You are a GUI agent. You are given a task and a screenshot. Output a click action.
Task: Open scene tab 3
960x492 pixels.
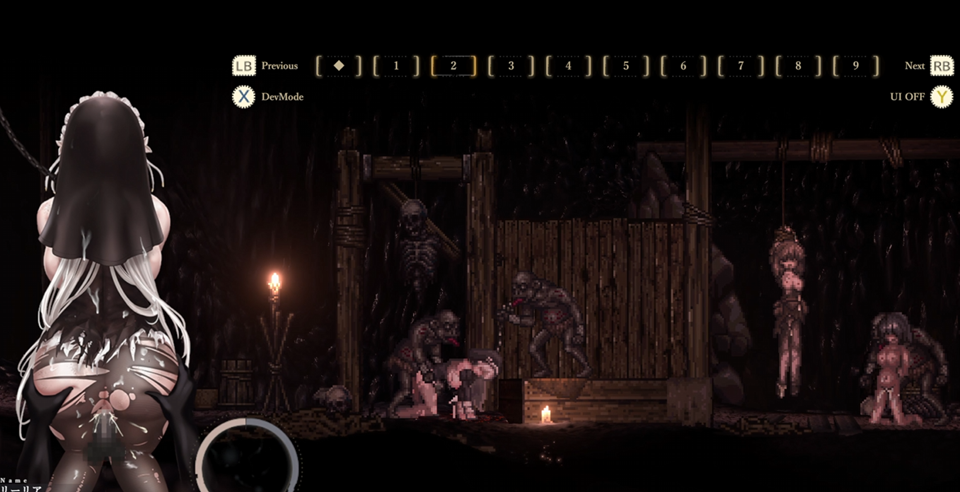pos(511,66)
